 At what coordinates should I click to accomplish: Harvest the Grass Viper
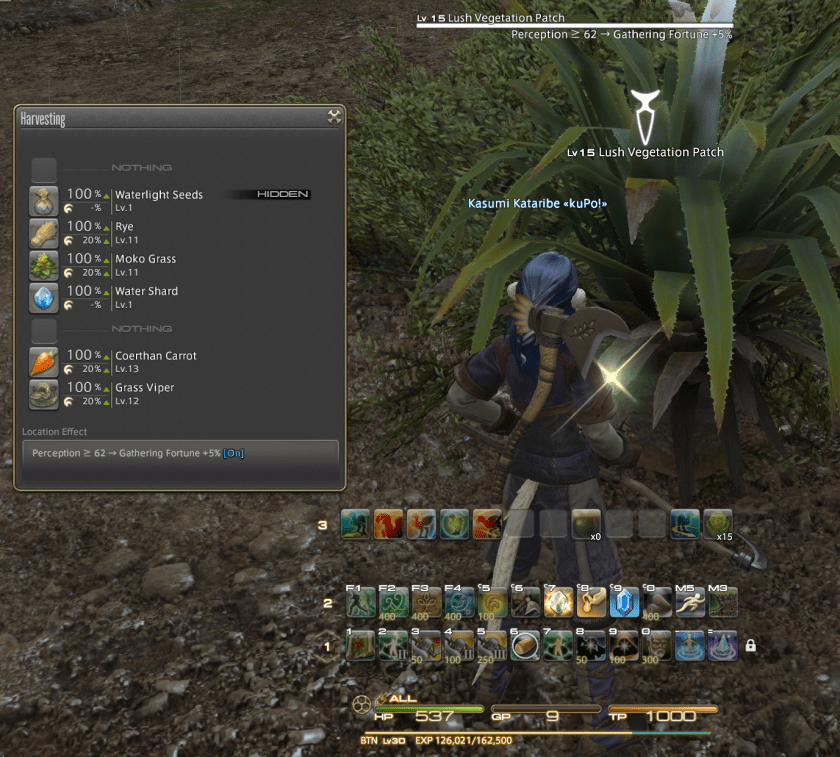145,388
